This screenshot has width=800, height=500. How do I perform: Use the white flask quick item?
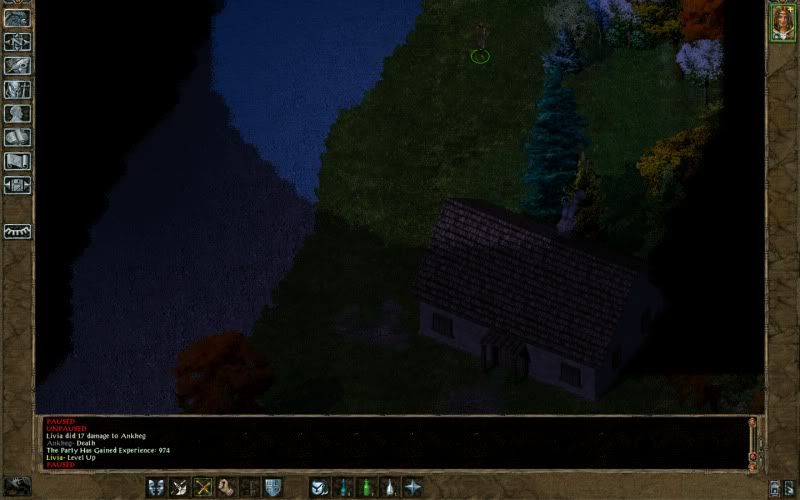(388, 487)
